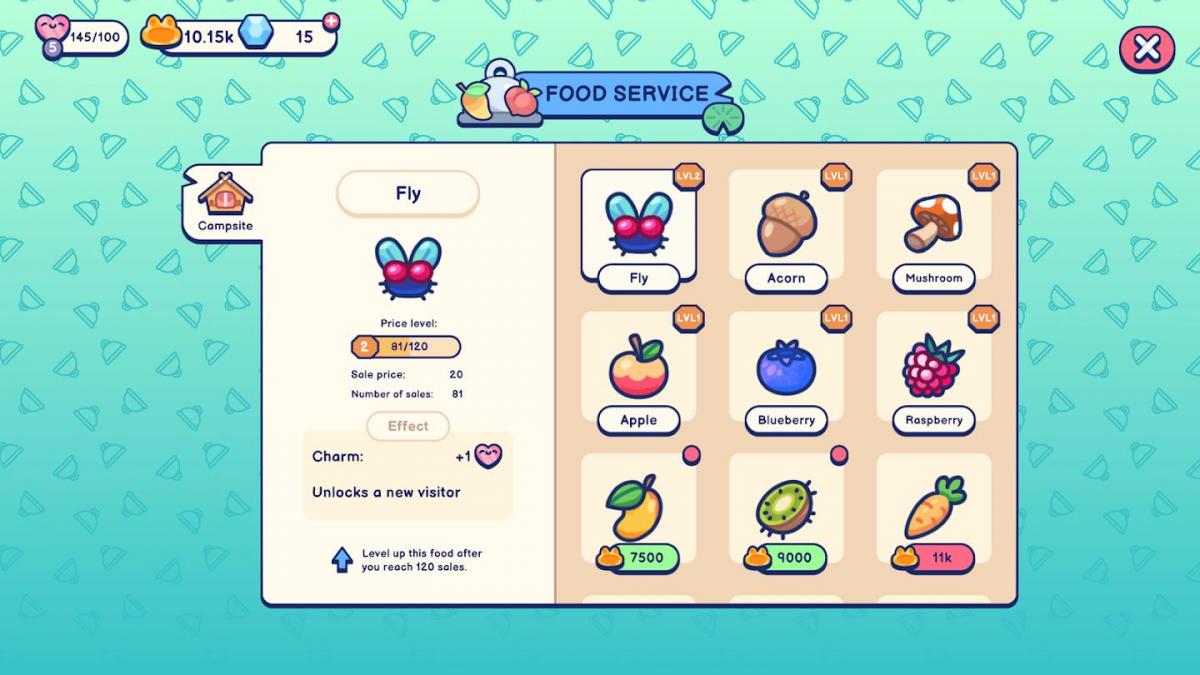1200x675 pixels.
Task: Select the Fly food tile
Action: [638, 226]
